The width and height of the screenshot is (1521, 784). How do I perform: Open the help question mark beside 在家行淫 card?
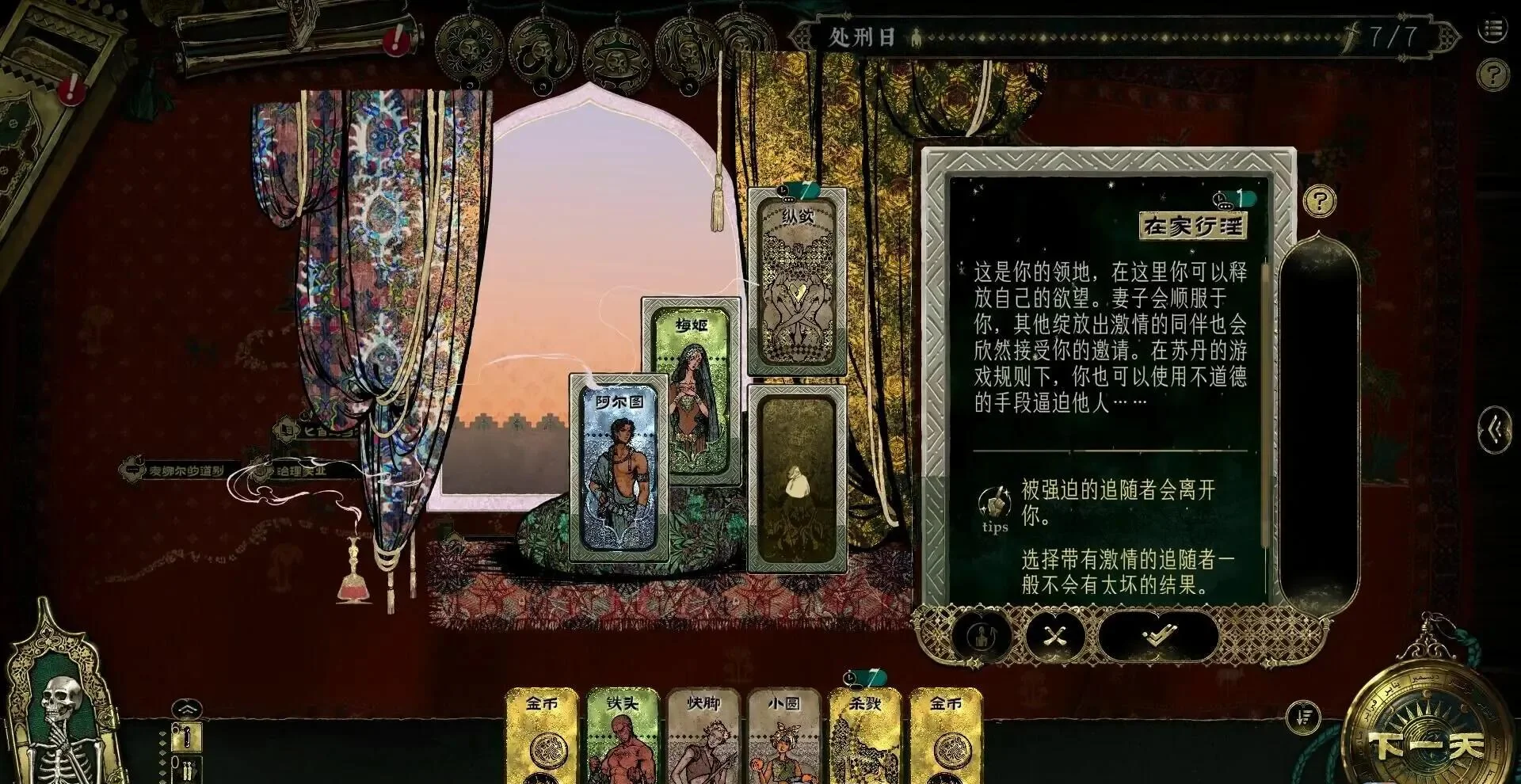[x=1318, y=200]
